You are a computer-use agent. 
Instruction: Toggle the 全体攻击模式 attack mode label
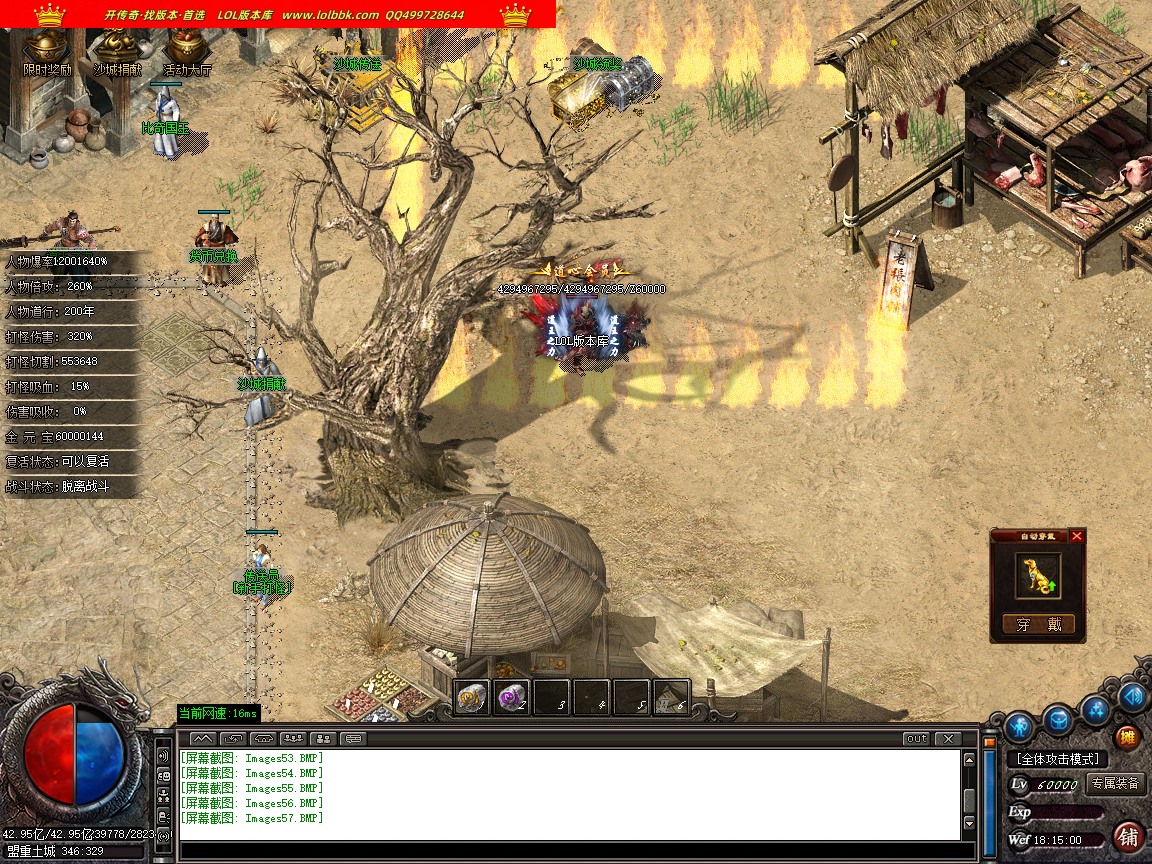(1058, 759)
